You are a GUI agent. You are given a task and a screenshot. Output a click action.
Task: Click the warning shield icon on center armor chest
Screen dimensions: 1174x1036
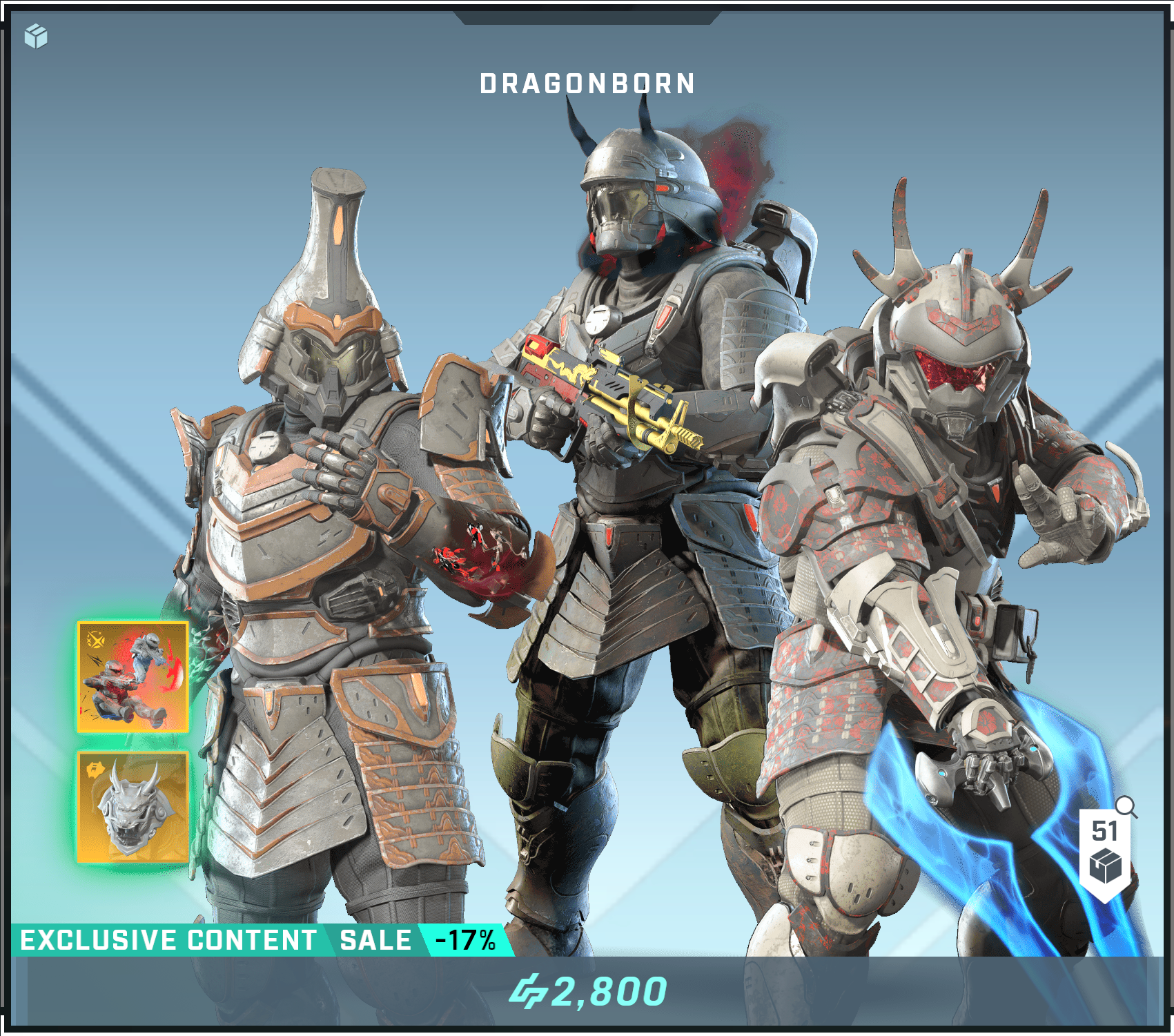click(665, 316)
